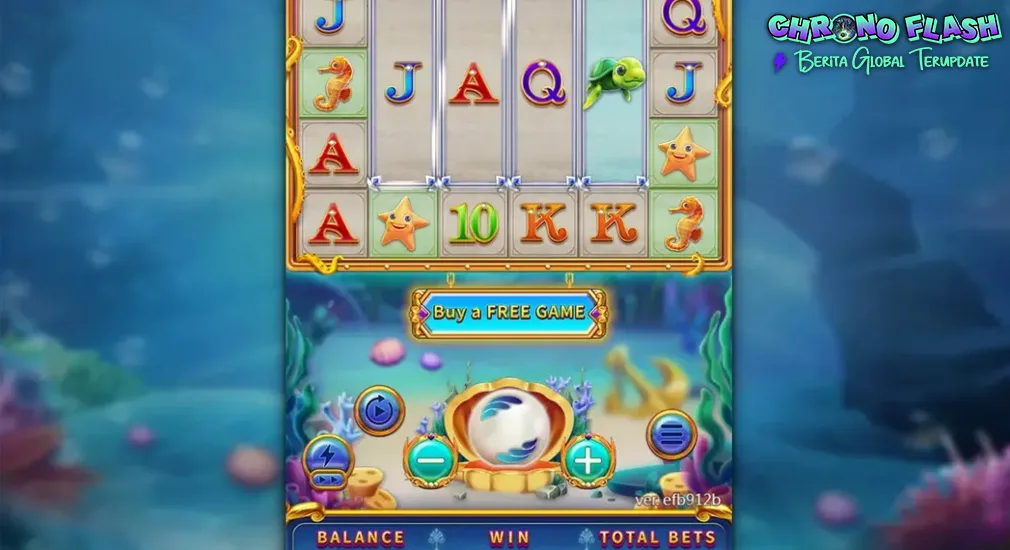
Task: Open the hamburger menu button
Action: [672, 434]
